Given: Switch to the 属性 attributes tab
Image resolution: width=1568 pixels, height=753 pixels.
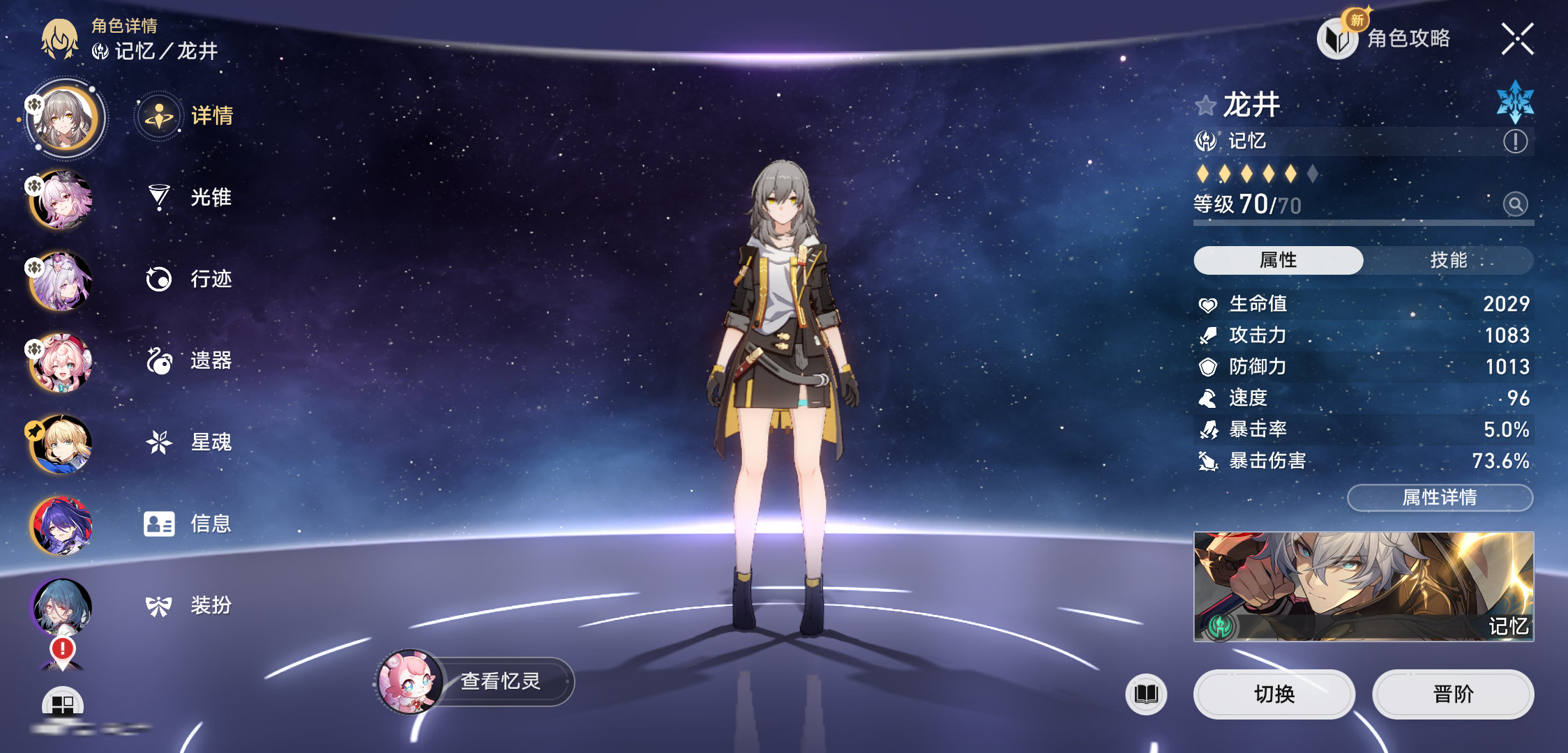Looking at the screenshot, I should tap(1278, 260).
